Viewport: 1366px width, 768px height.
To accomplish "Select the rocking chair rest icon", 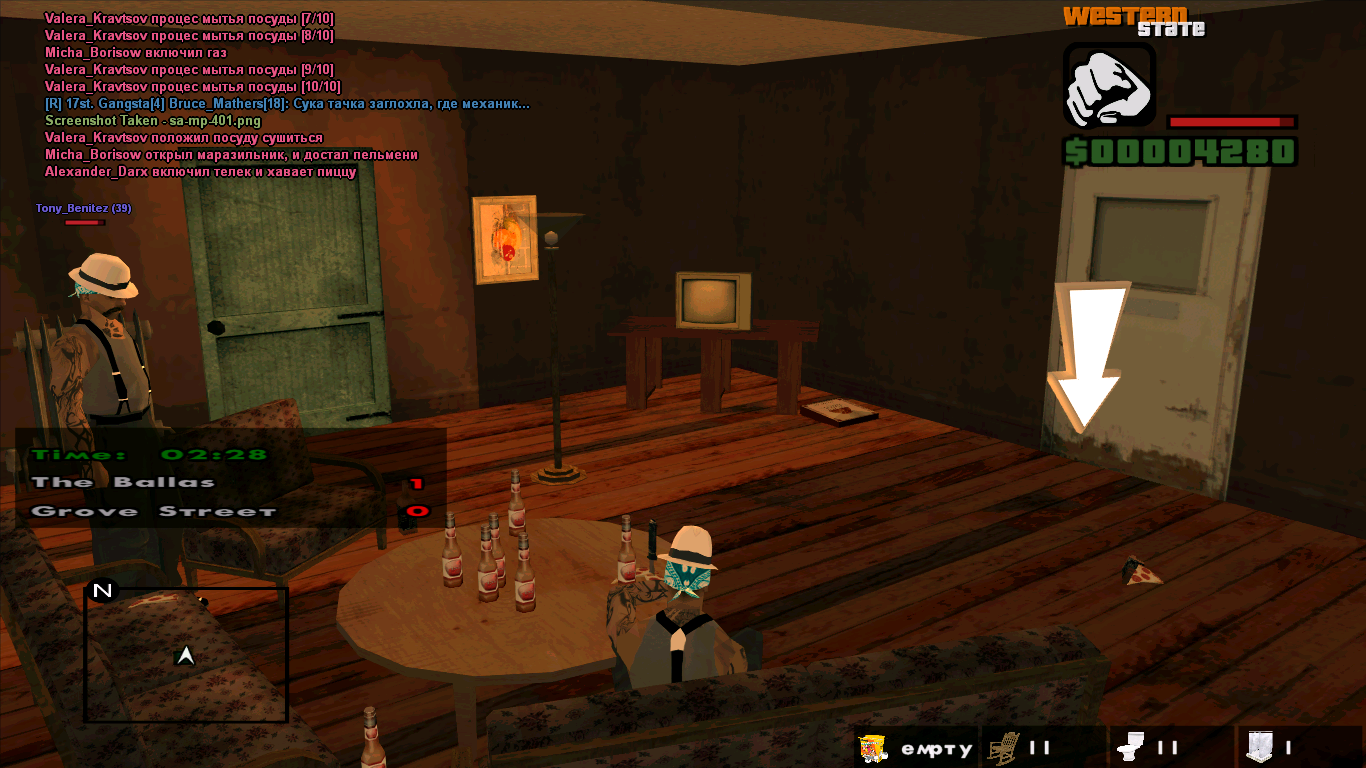I will click(x=1002, y=747).
